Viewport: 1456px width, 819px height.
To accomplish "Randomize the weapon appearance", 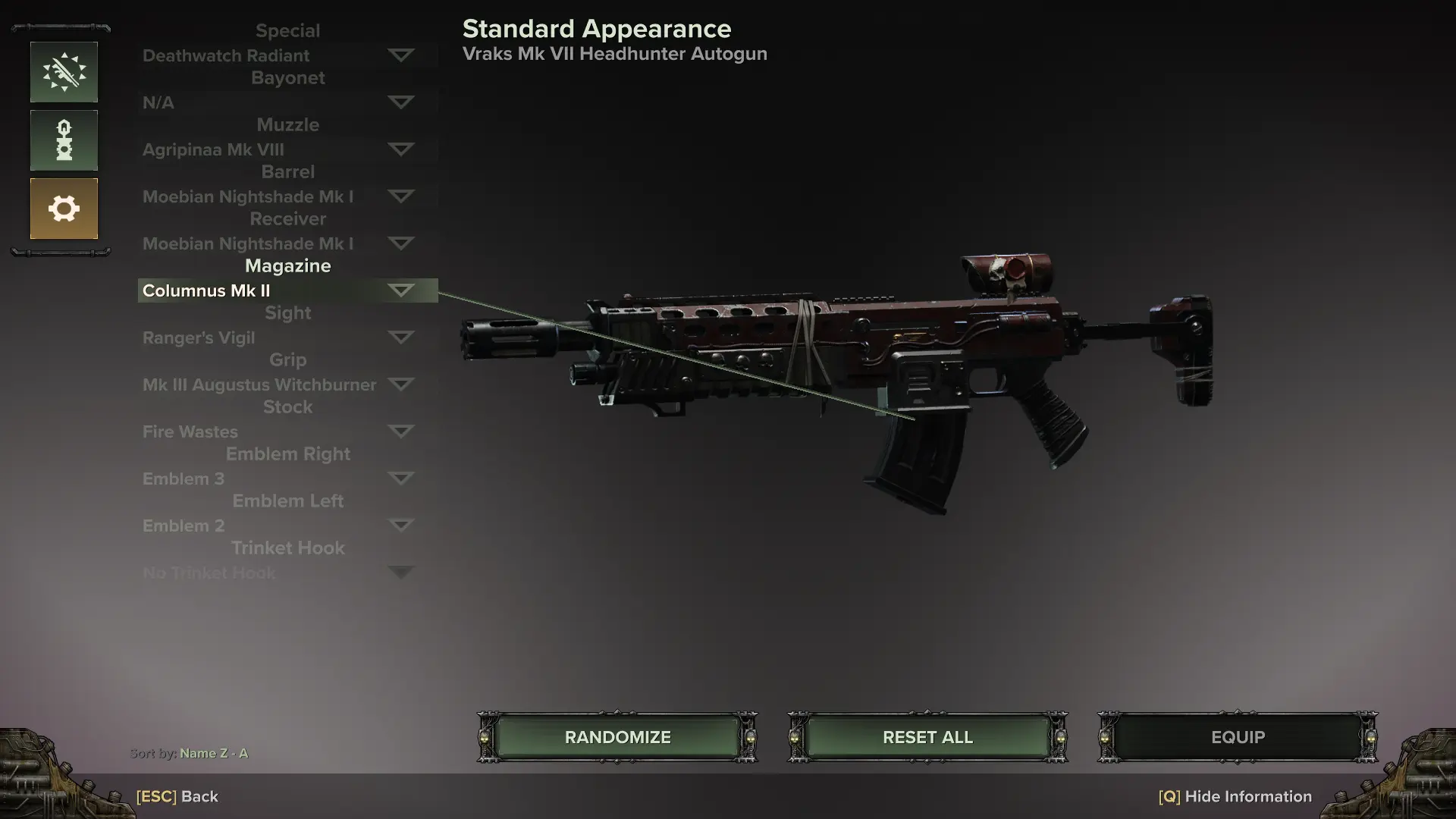I will pyautogui.click(x=617, y=737).
